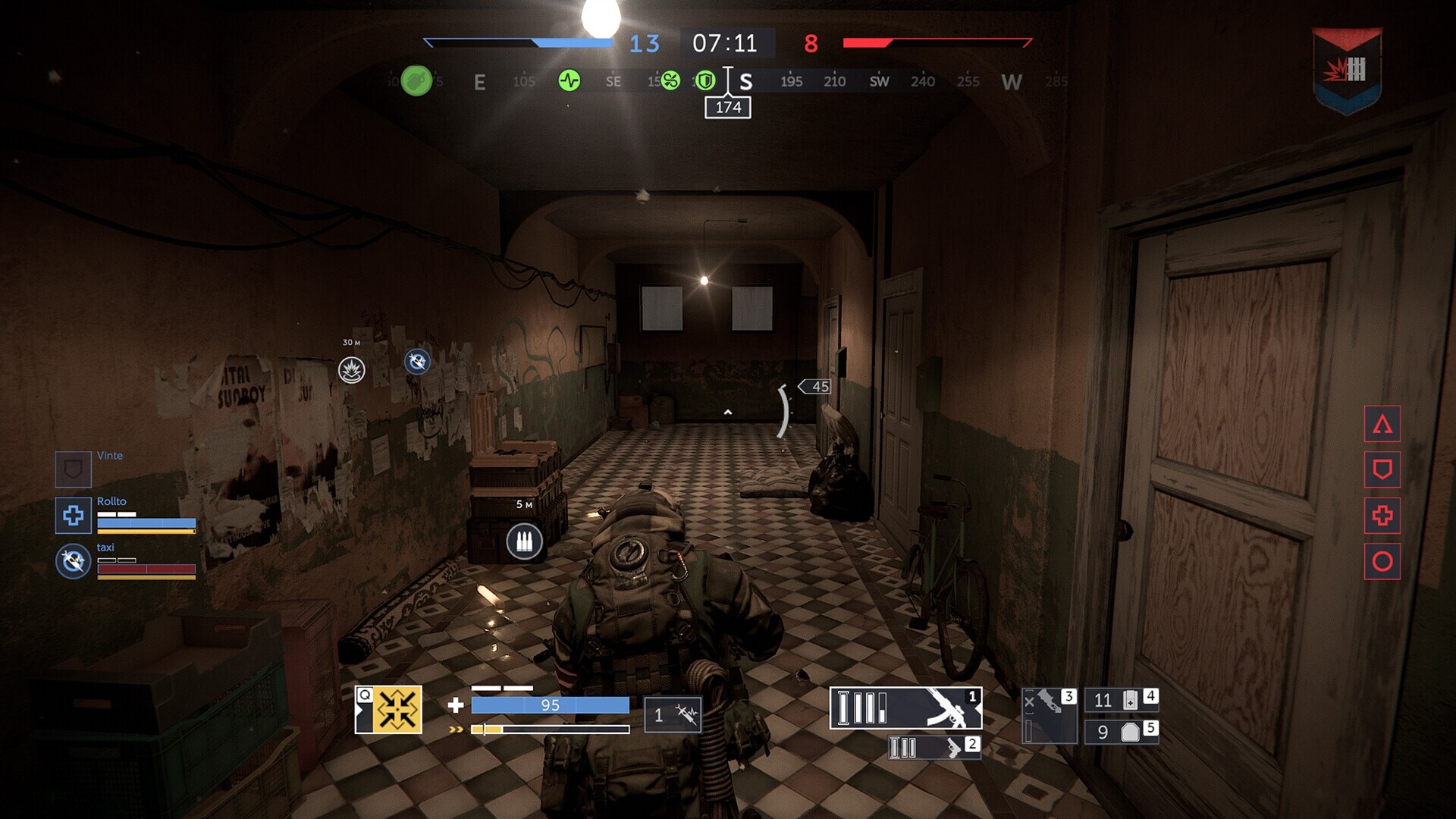Choose the slot 5 item with 9 count
The image size is (1456, 819).
point(1121,732)
